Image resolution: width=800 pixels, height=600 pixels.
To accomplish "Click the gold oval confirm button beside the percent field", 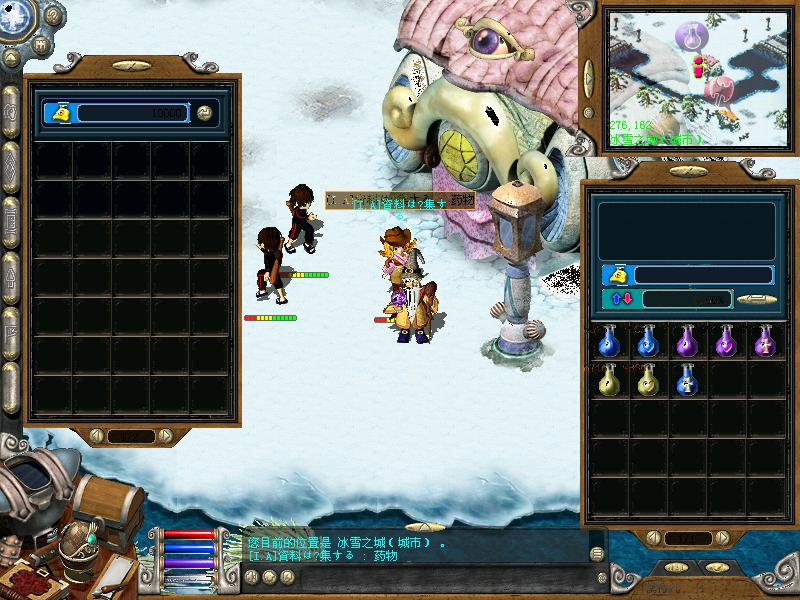I will click(757, 298).
